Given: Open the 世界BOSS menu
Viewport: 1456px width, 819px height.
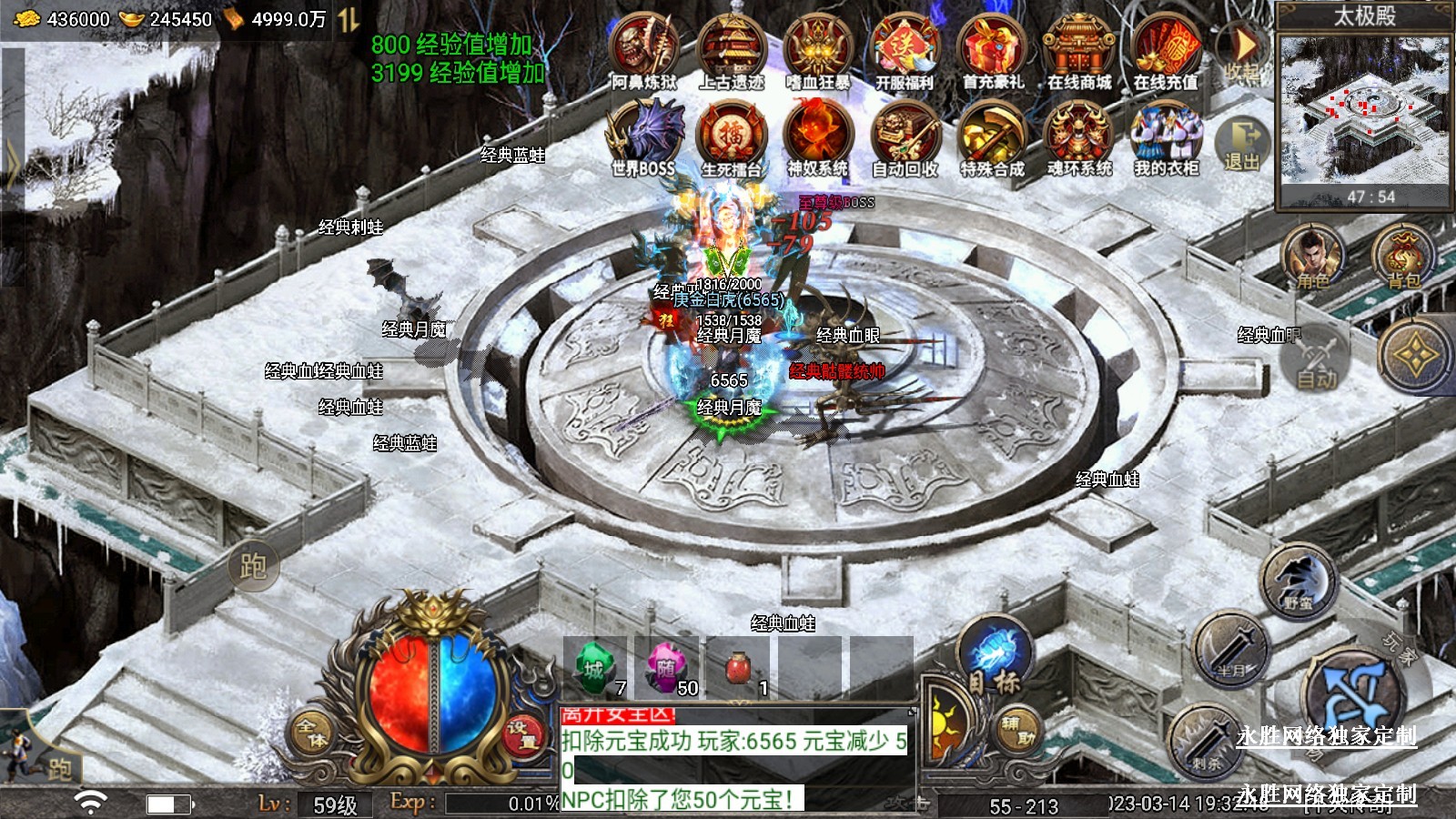Looking at the screenshot, I should [x=644, y=137].
